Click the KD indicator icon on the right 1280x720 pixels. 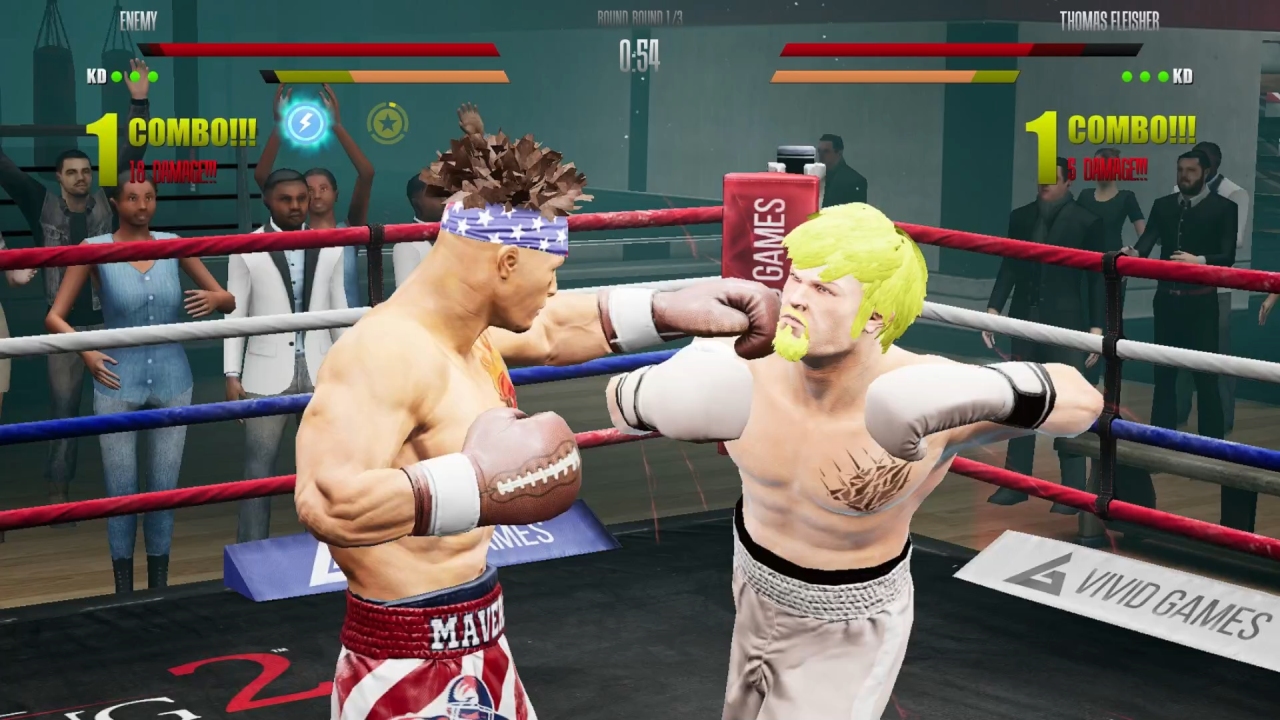click(1181, 75)
